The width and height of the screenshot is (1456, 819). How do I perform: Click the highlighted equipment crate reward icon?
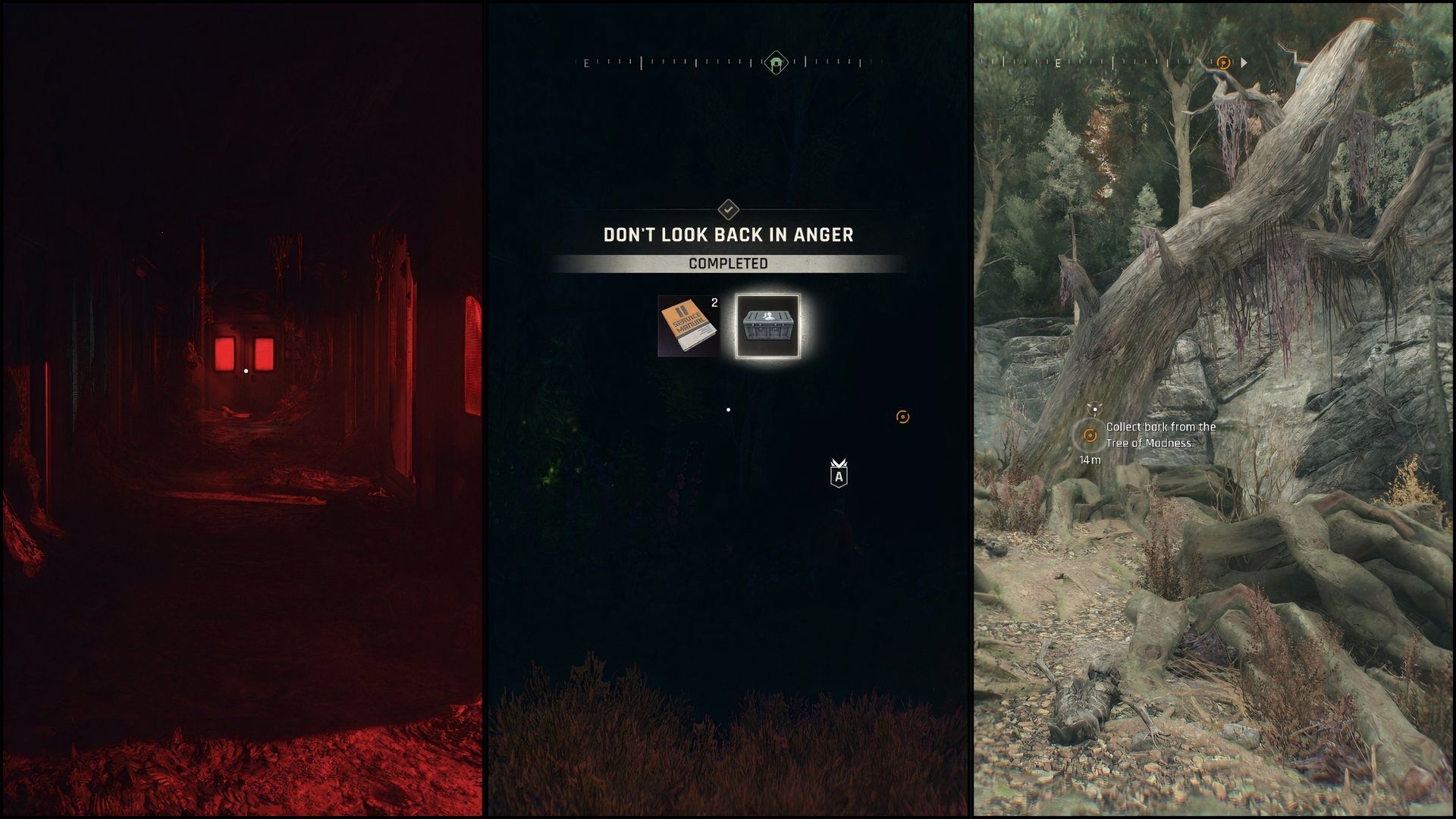tap(768, 326)
